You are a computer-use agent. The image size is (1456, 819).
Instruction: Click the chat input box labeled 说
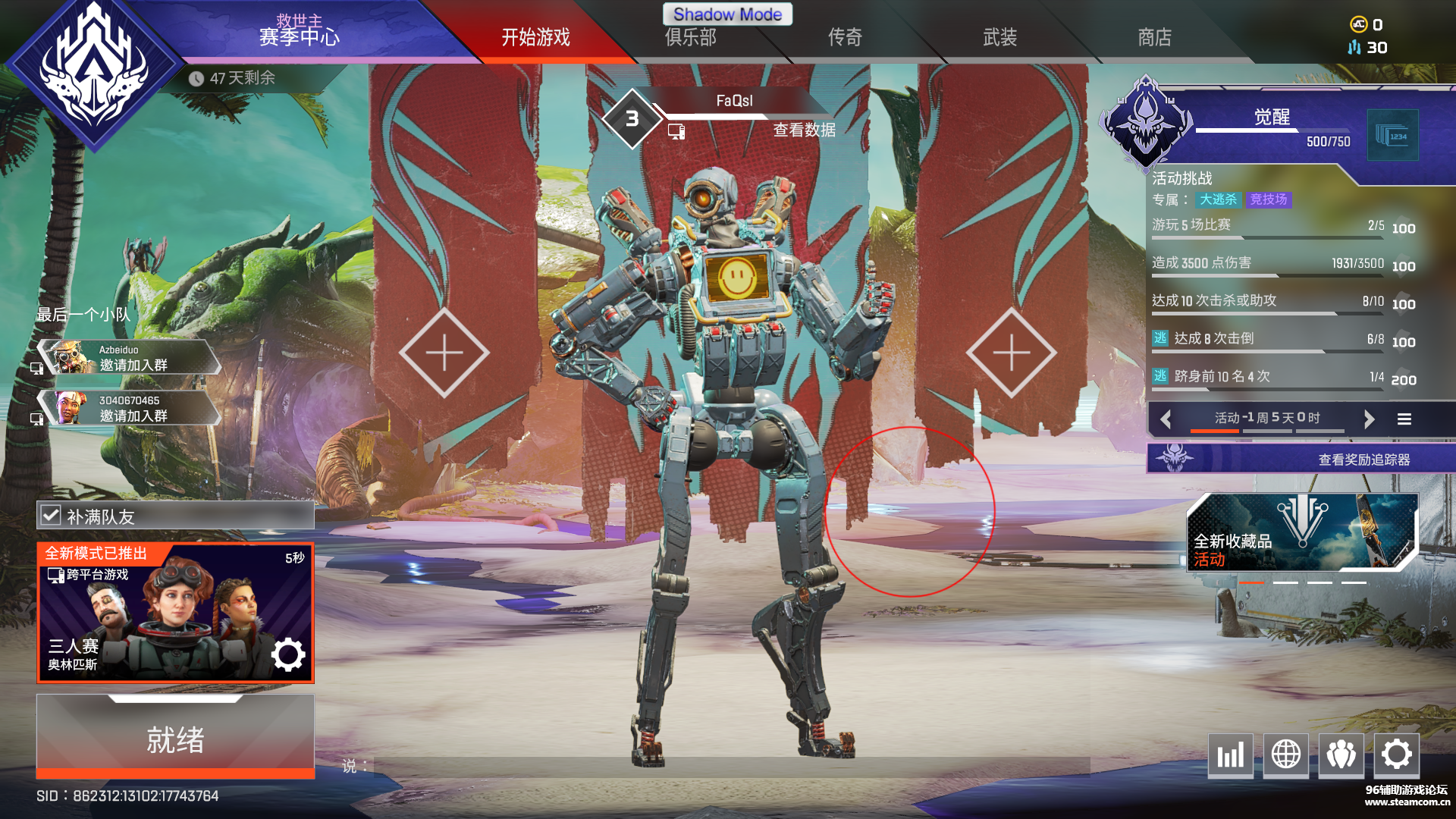[728, 767]
